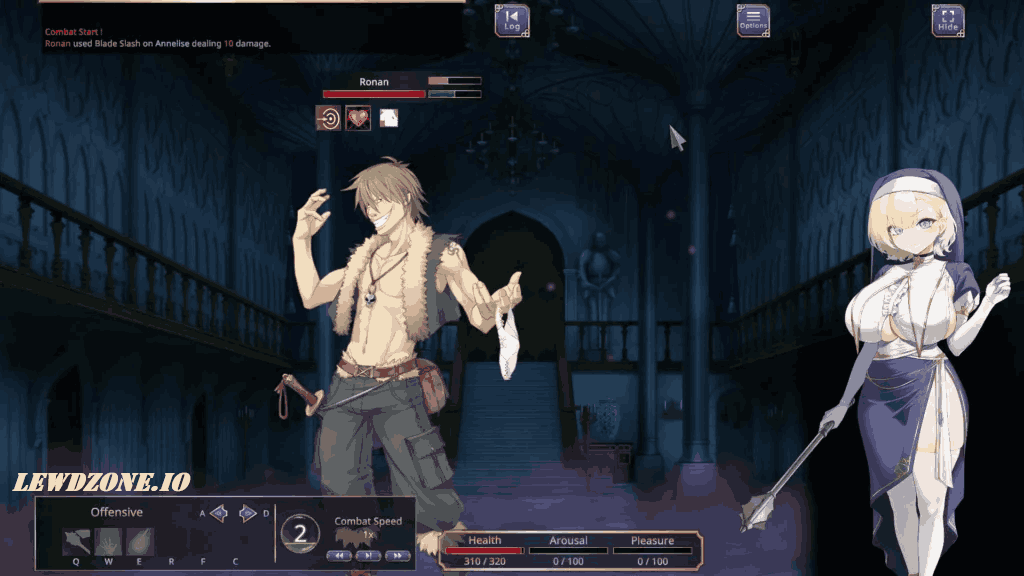Open the Options menu
1024x576 pixels.
[753, 20]
